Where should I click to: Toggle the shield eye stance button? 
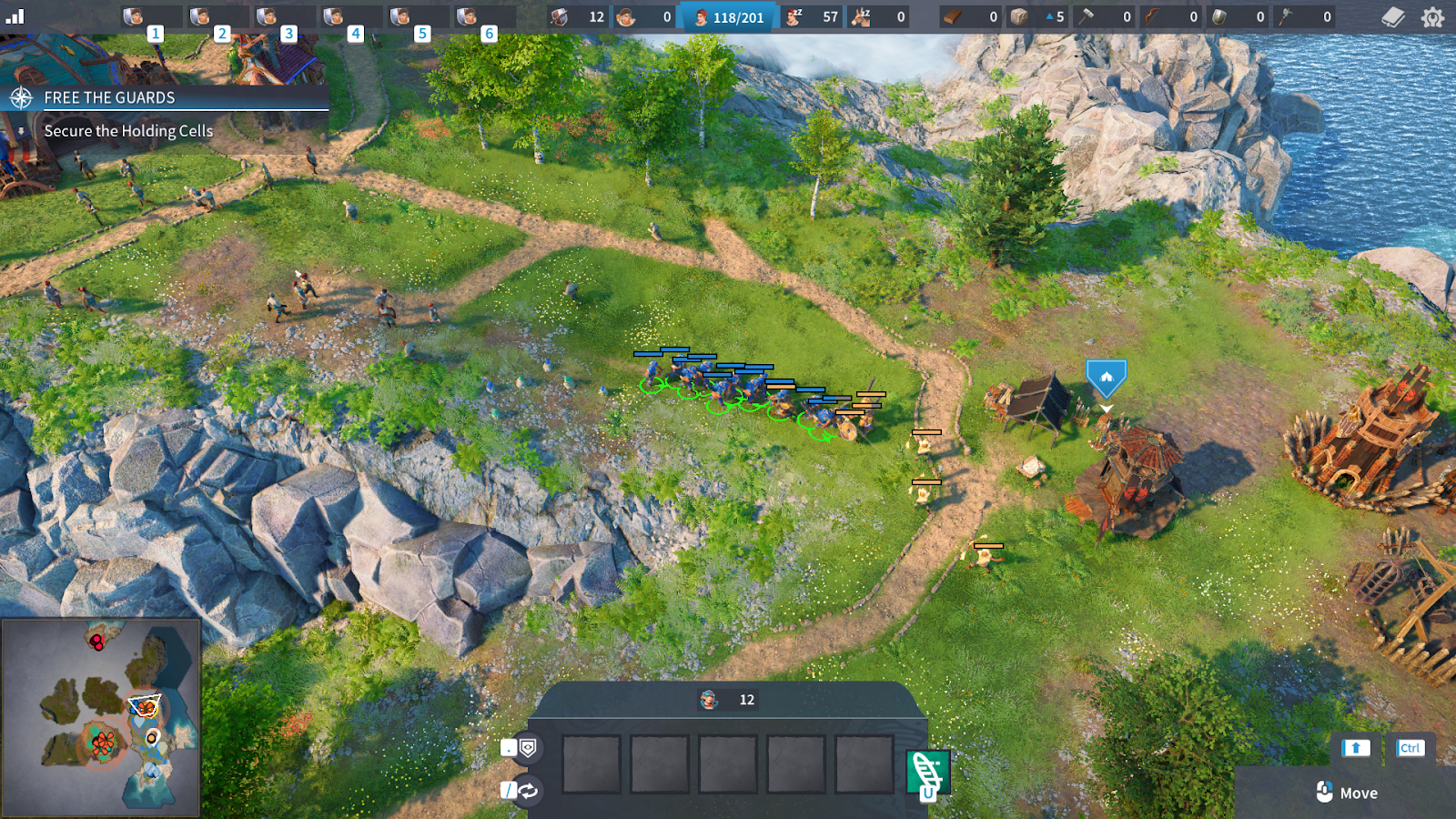pyautogui.click(x=528, y=748)
